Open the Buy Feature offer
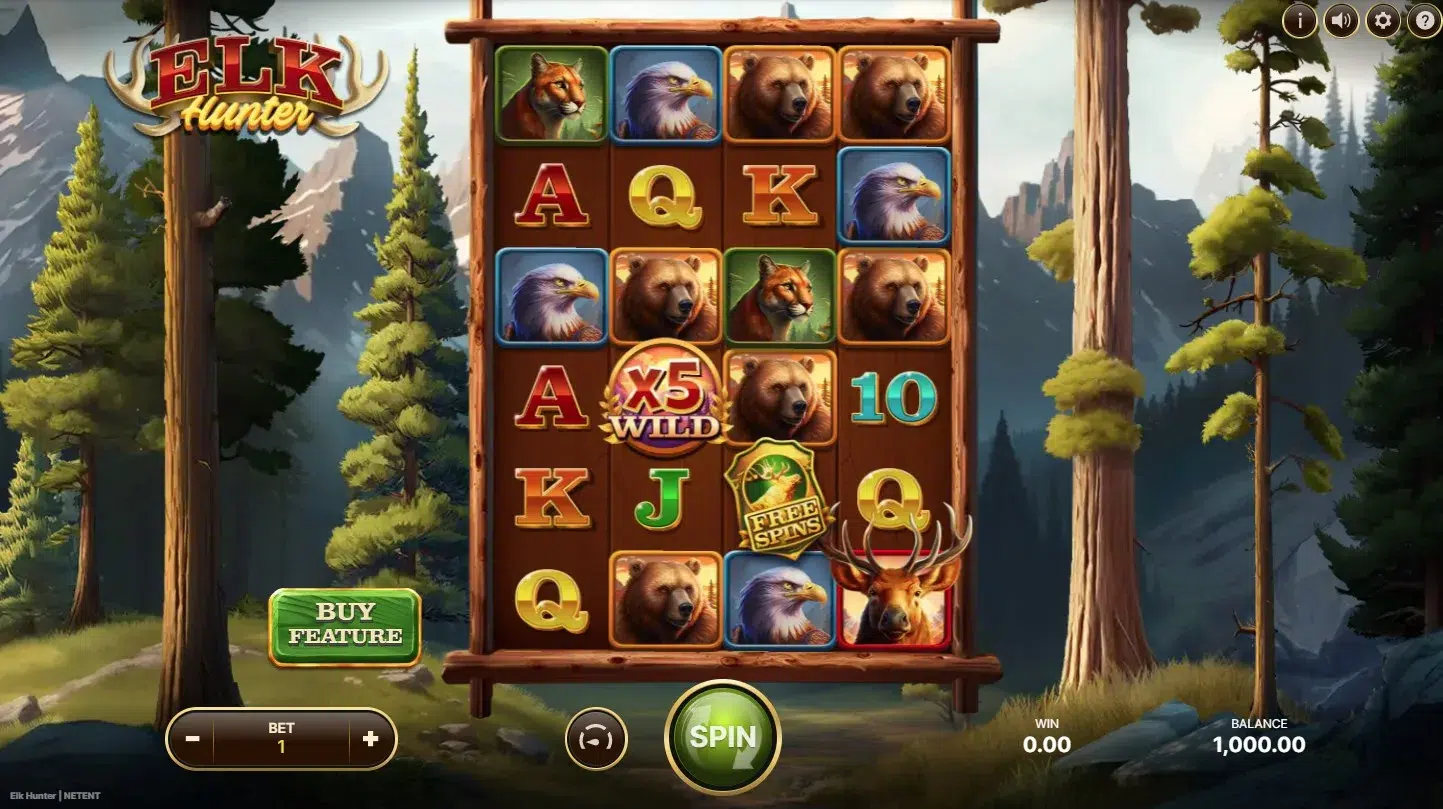 coord(345,625)
